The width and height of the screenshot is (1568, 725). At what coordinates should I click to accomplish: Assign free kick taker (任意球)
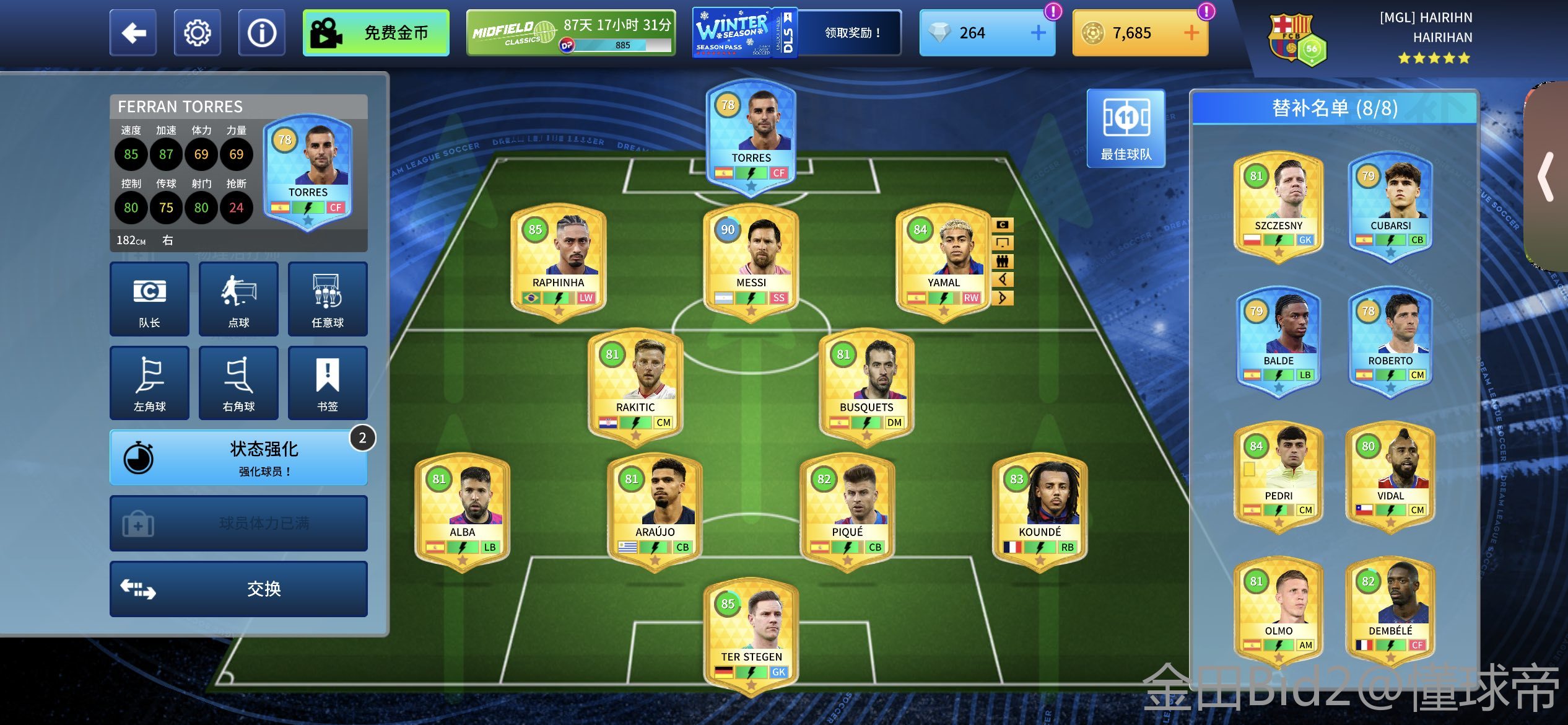pyautogui.click(x=327, y=299)
